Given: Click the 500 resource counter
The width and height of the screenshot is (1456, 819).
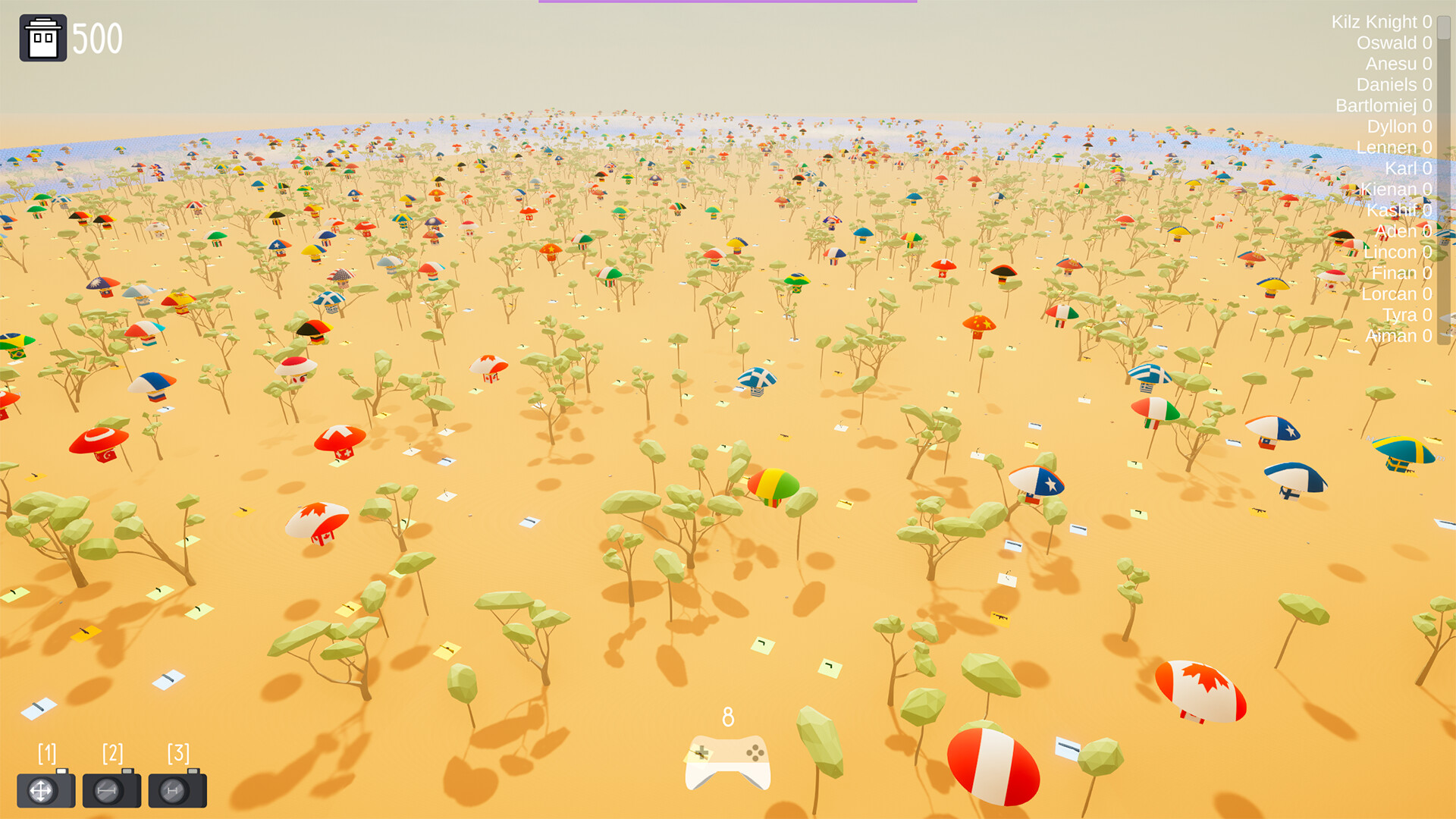Looking at the screenshot, I should point(97,36).
